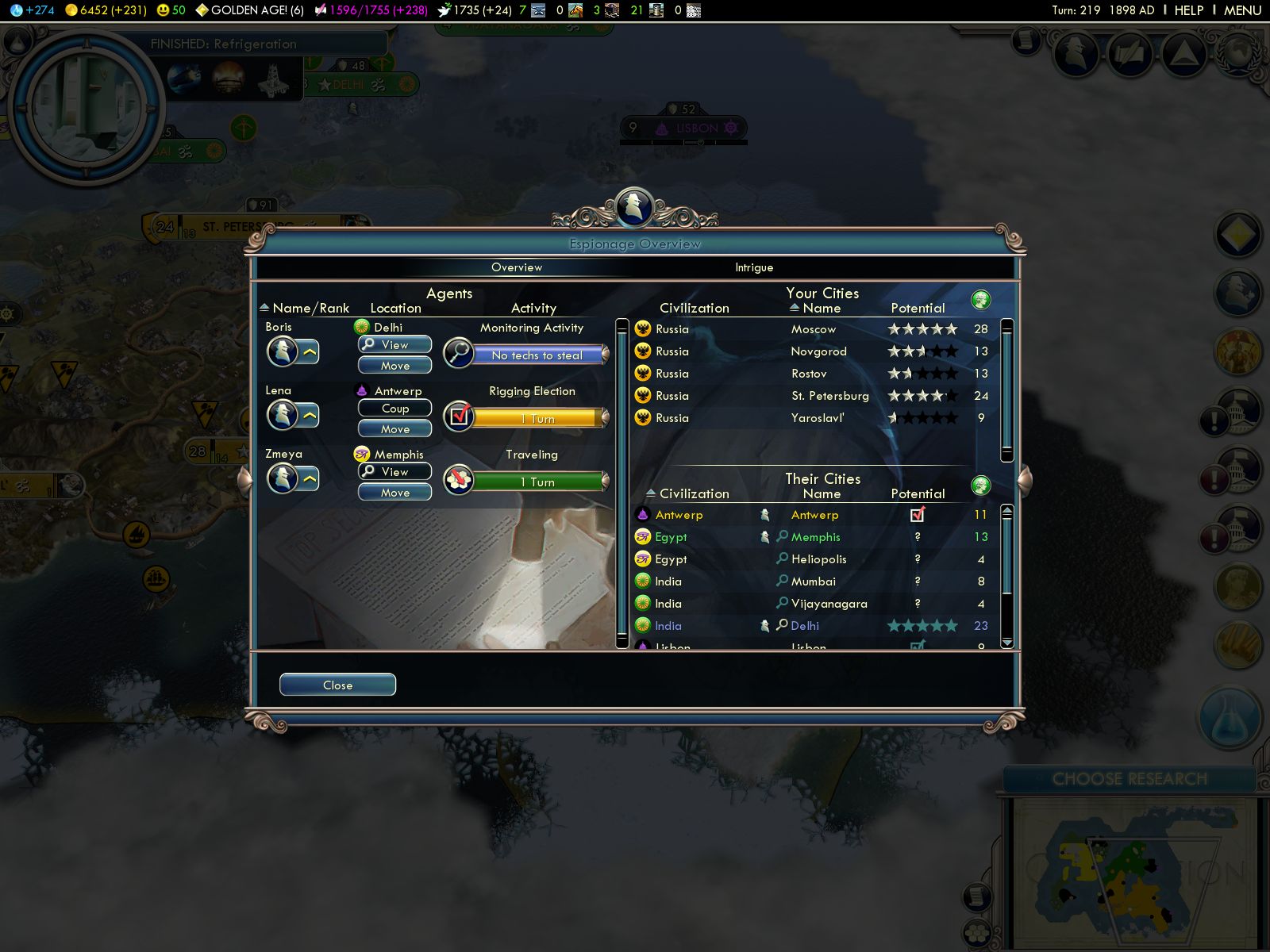Move agent Zmeya from Memphis
1270x952 pixels.
(394, 492)
